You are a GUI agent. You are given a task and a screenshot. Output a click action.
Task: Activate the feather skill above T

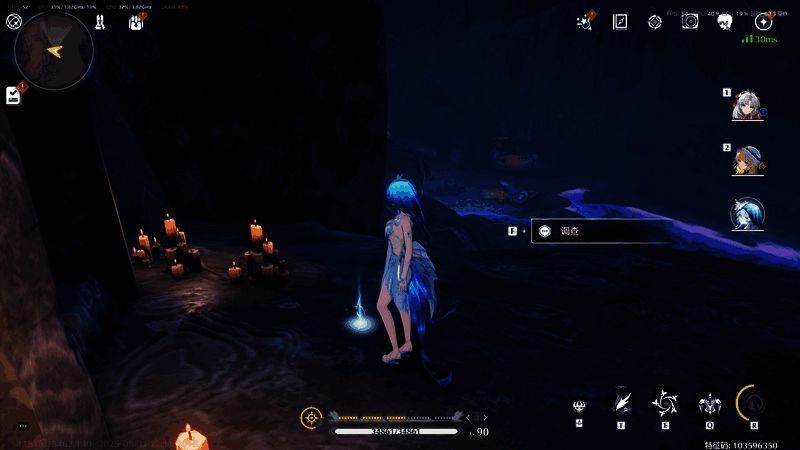pos(621,402)
